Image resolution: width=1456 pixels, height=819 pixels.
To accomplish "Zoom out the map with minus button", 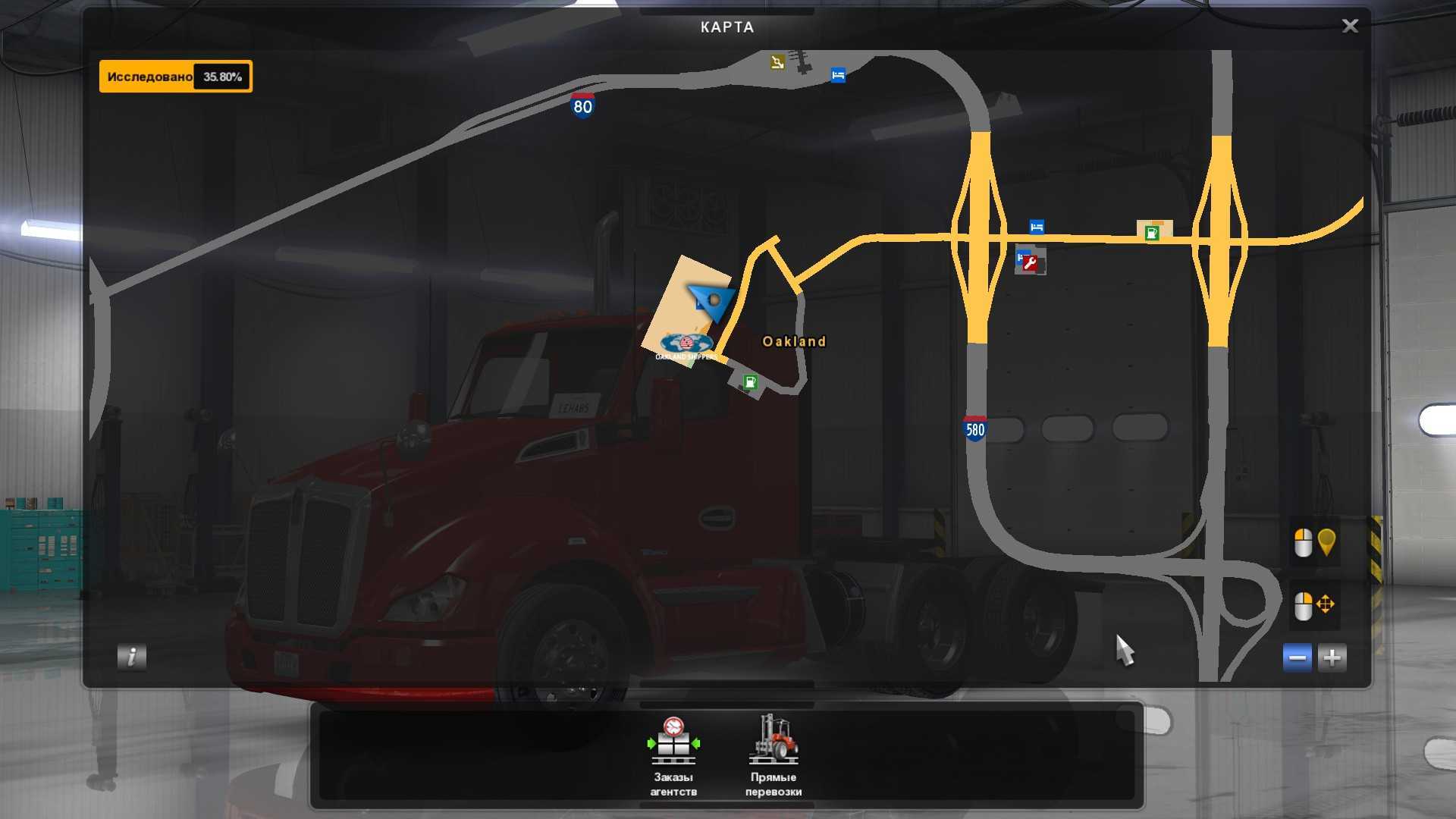I will point(1297,657).
